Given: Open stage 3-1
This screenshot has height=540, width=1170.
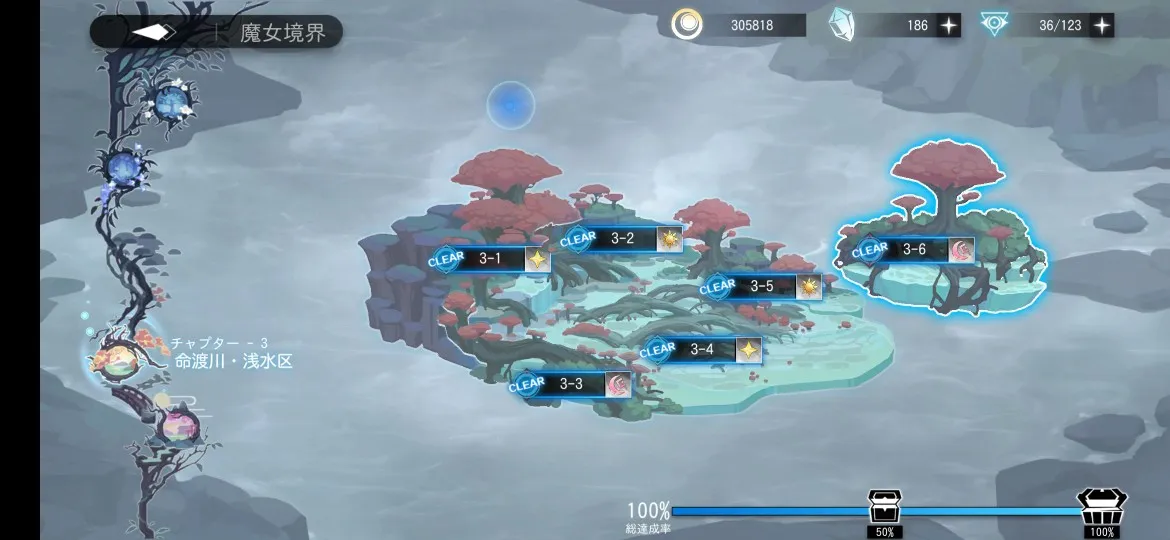Looking at the screenshot, I should coord(490,259).
